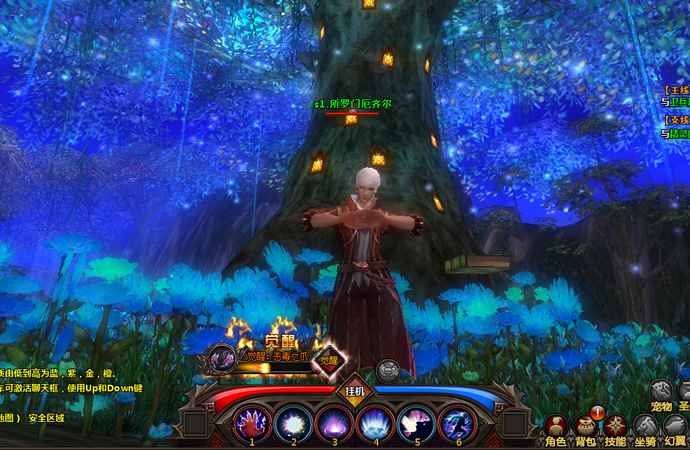The height and width of the screenshot is (450, 690).
Task: Trigger the ground eruption skill in slot 4
Action: (x=373, y=423)
